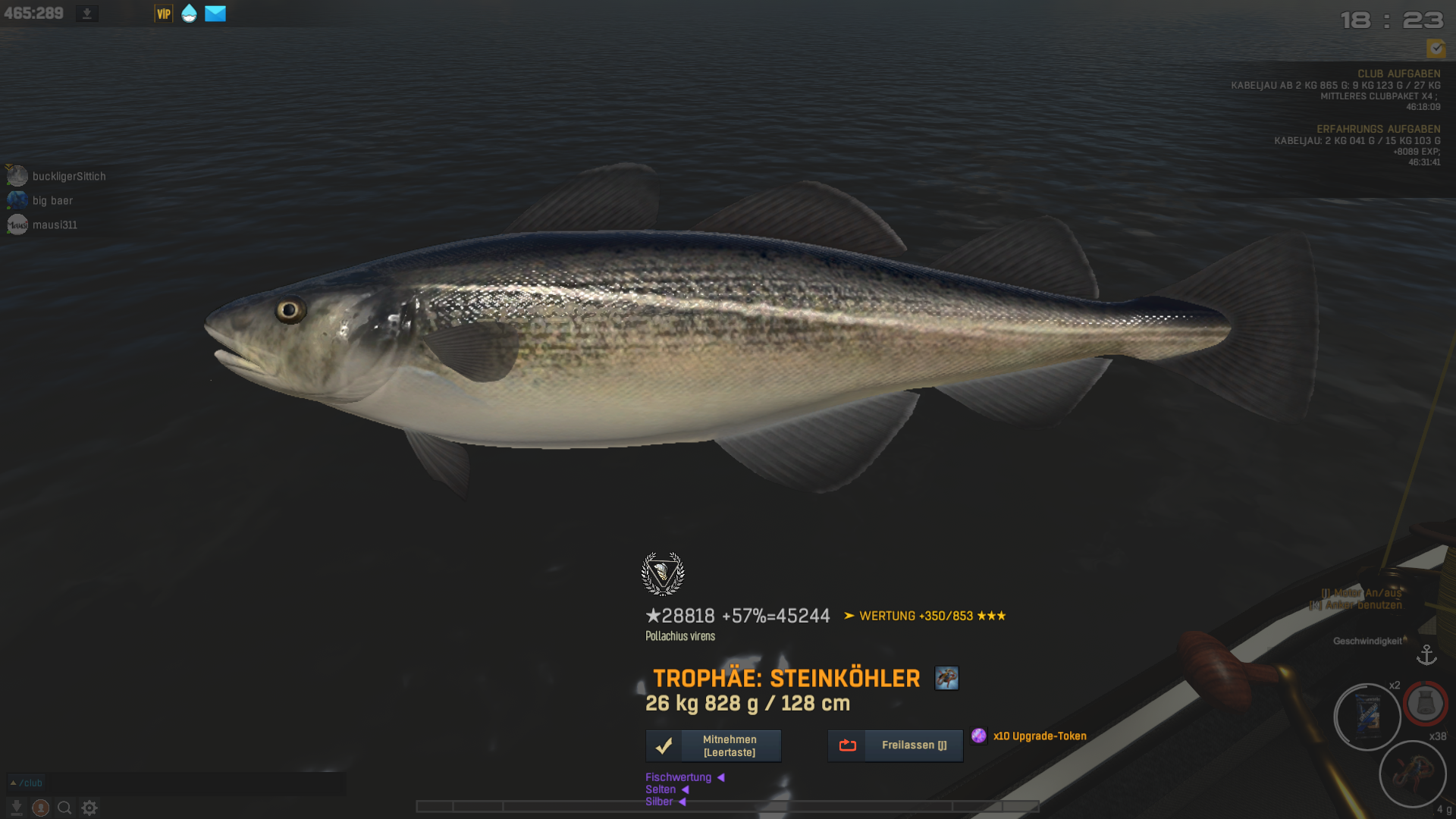The image size is (1456, 819).
Task: Release the fish with Freilassen
Action: (x=895, y=745)
